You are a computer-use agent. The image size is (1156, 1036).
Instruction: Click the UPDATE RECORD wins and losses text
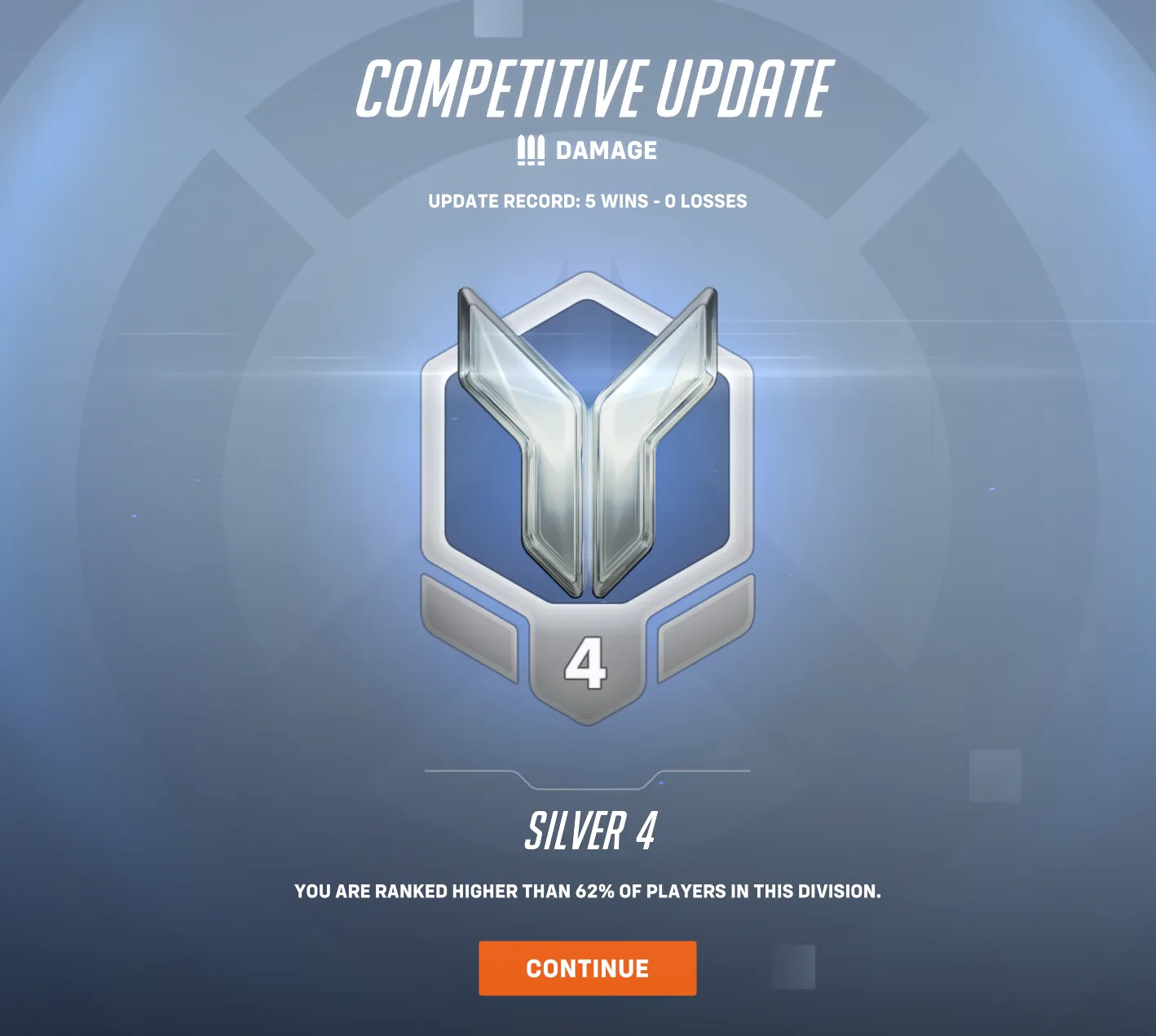click(585, 201)
